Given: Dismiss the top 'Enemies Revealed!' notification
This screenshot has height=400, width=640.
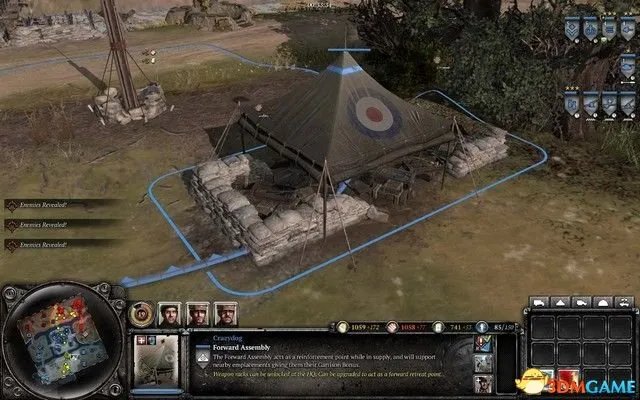Looking at the screenshot, I should click(40, 204).
